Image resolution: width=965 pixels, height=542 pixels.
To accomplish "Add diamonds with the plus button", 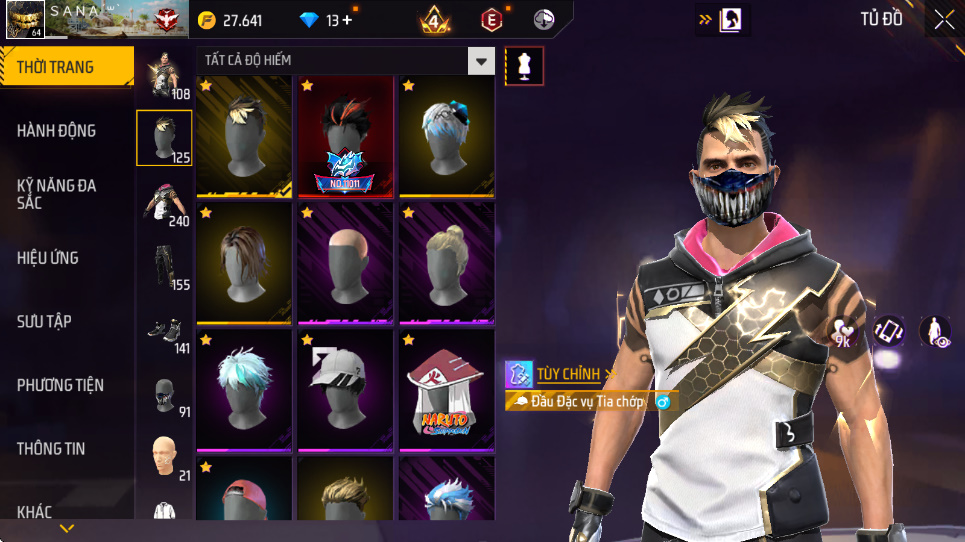I will (x=346, y=20).
